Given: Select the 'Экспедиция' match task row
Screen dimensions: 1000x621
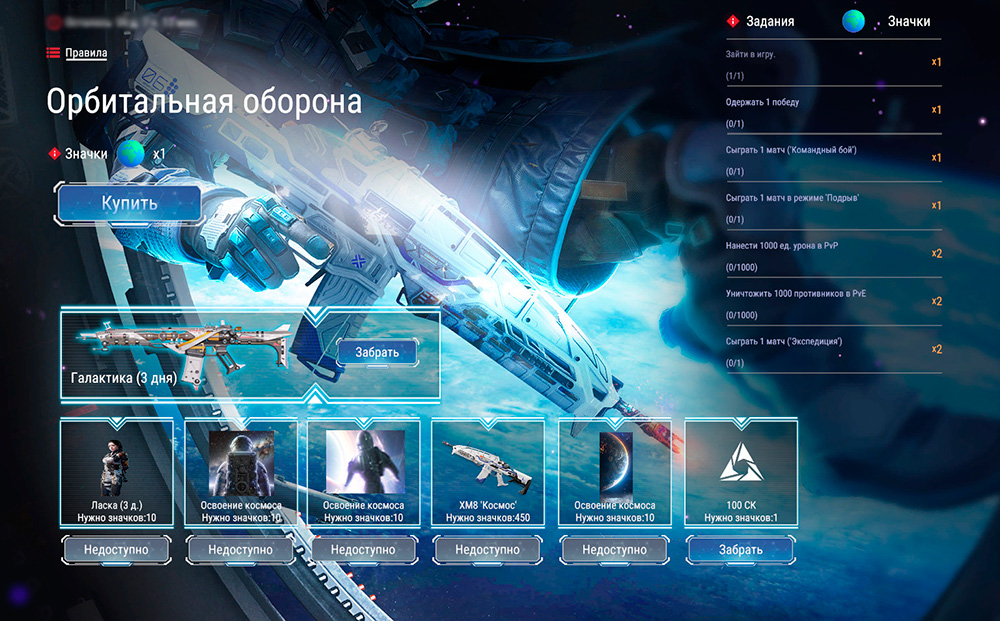Looking at the screenshot, I should pyautogui.click(x=832, y=350).
